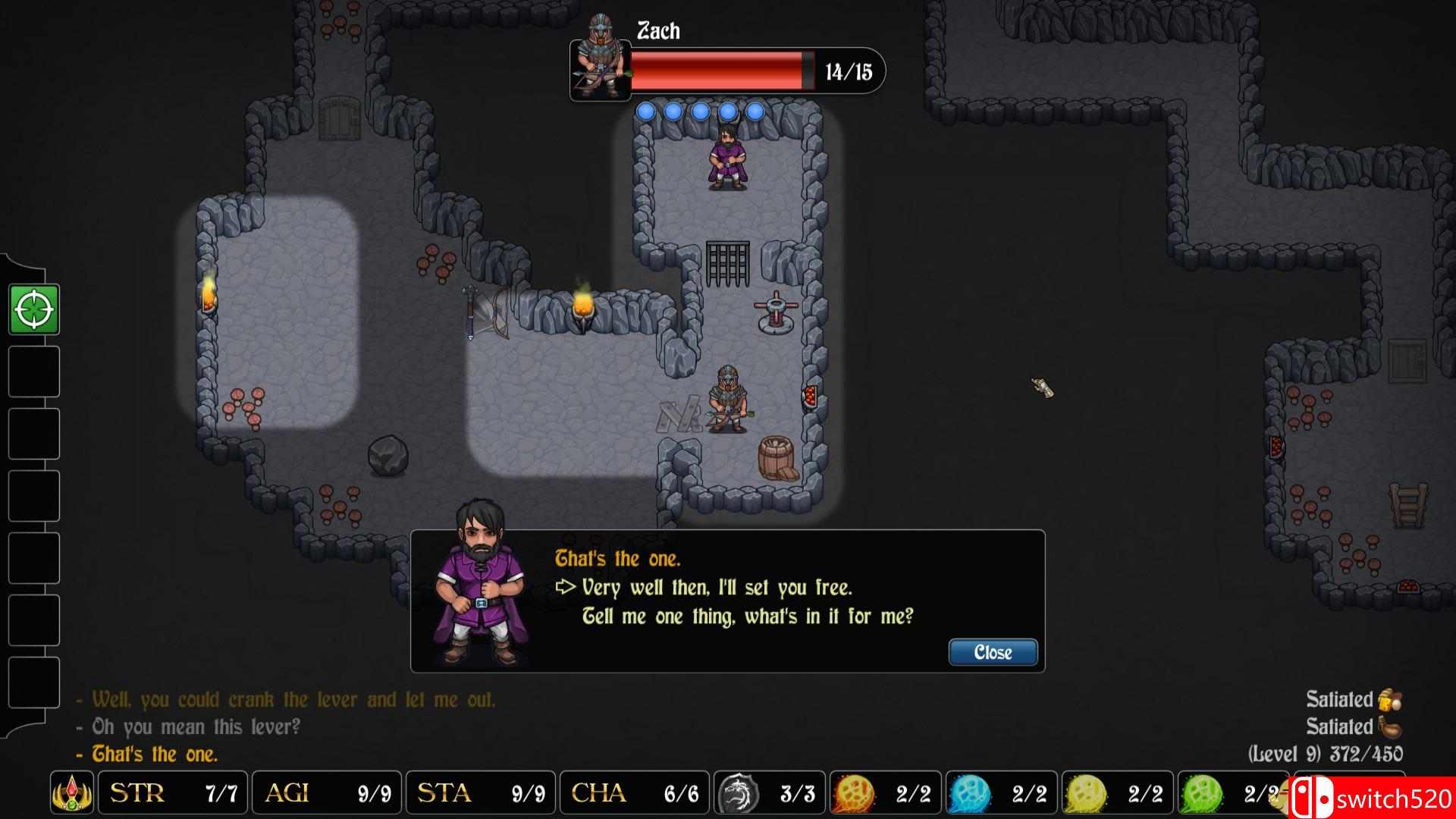The width and height of the screenshot is (1456, 819).
Task: Toggle the last blue mana orb
Action: point(758,112)
